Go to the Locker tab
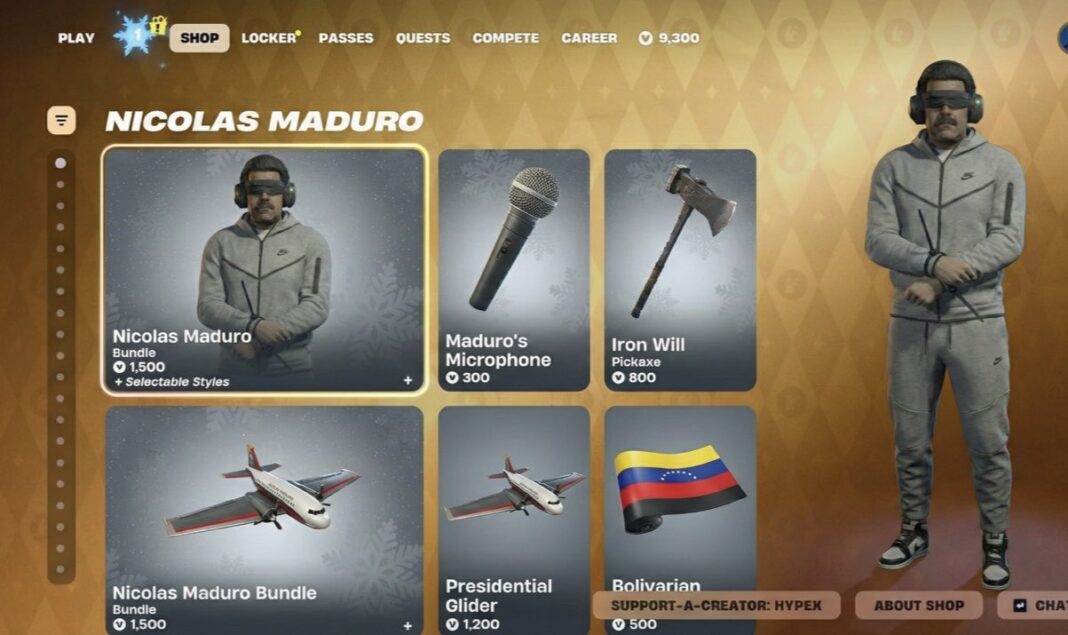 [269, 38]
